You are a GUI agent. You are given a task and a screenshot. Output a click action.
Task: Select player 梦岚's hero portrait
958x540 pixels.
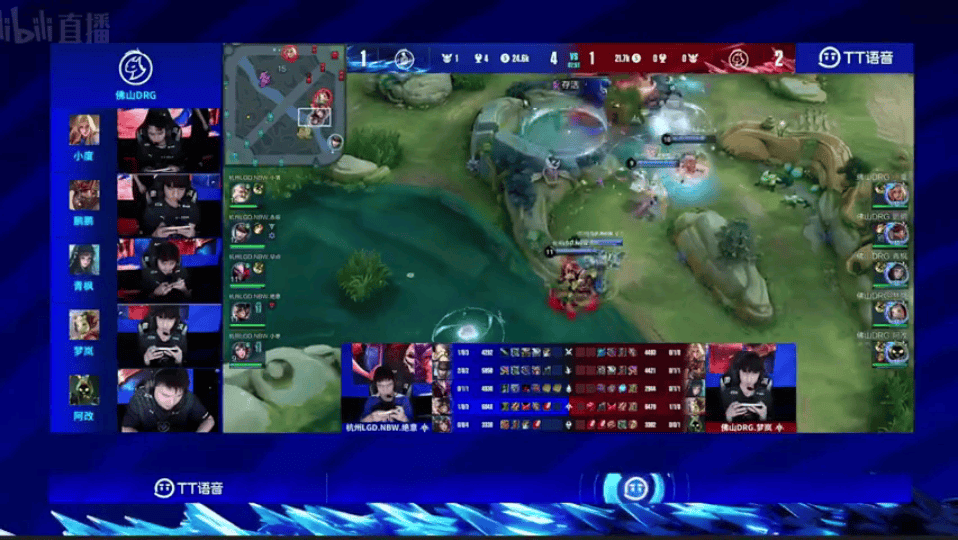tap(84, 324)
